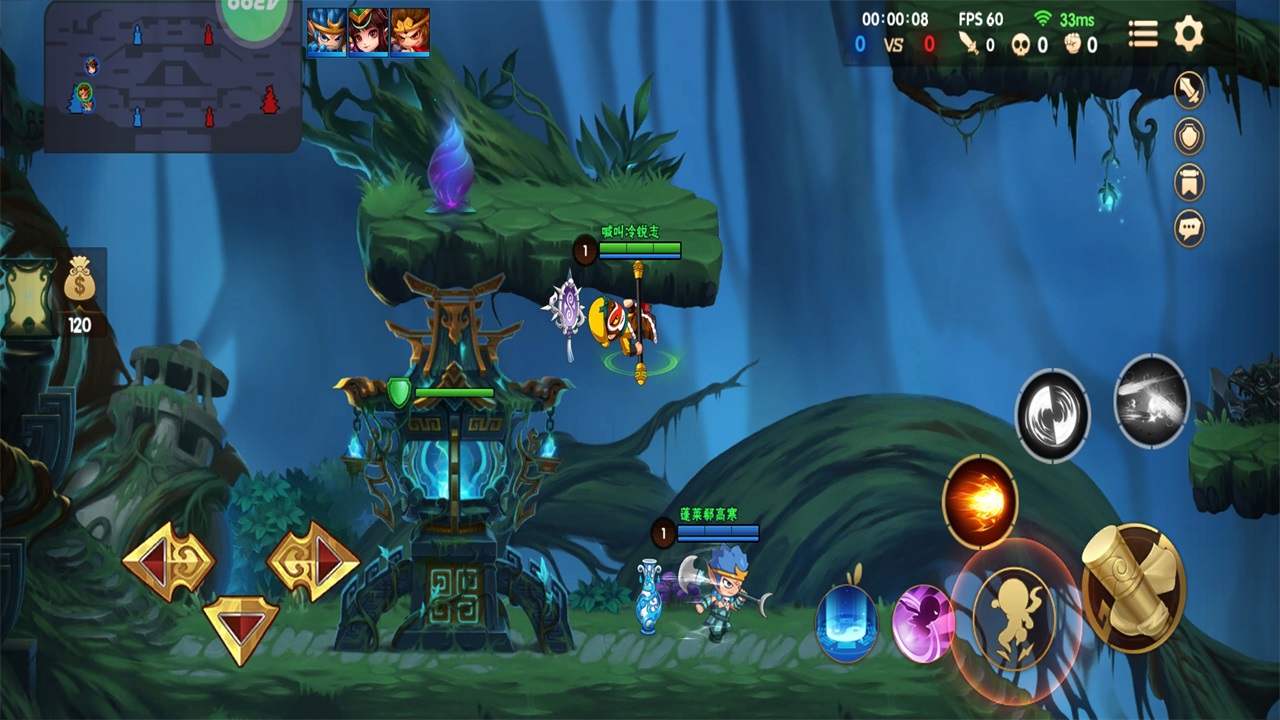Image resolution: width=1280 pixels, height=720 pixels.
Task: Open the settings gear menu
Action: coord(1188,34)
